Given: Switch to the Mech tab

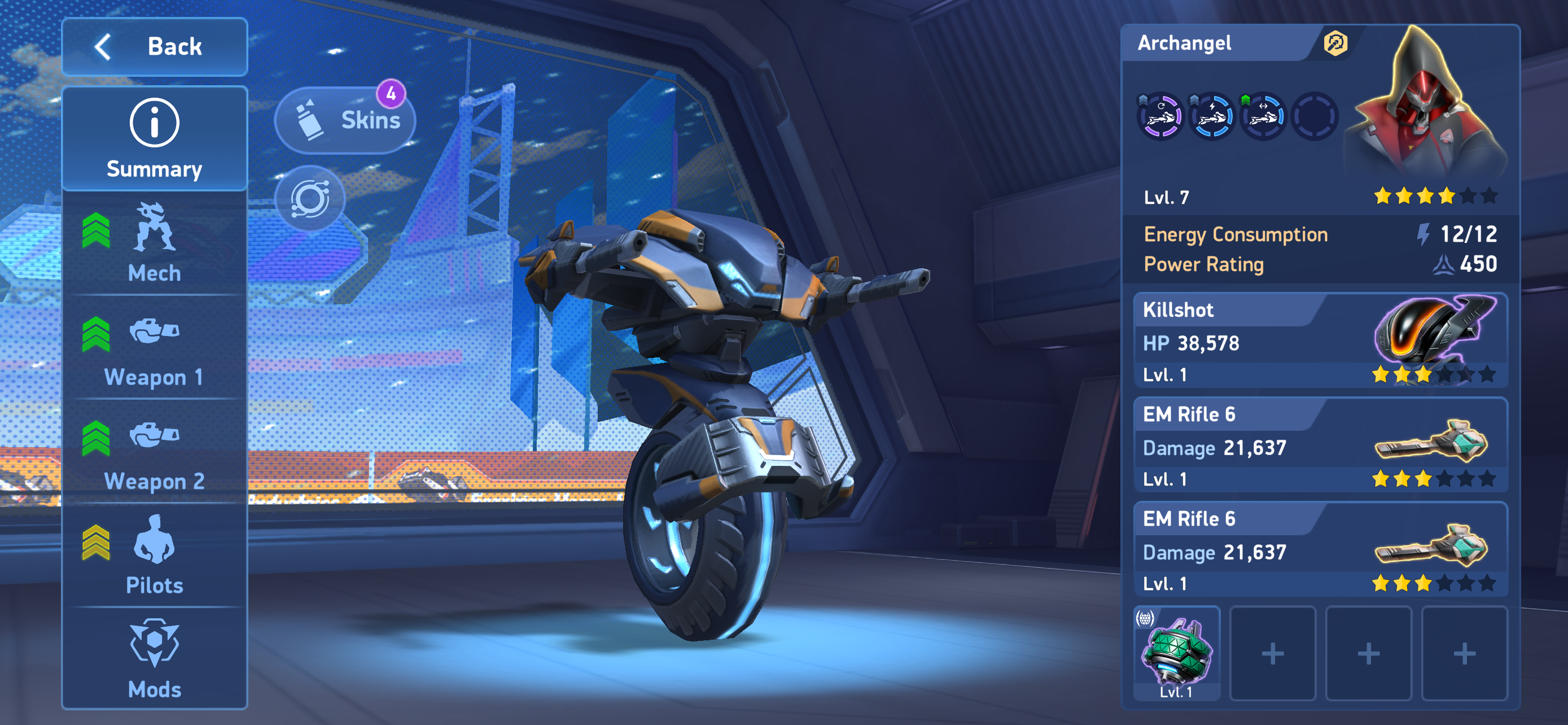Looking at the screenshot, I should pyautogui.click(x=155, y=243).
